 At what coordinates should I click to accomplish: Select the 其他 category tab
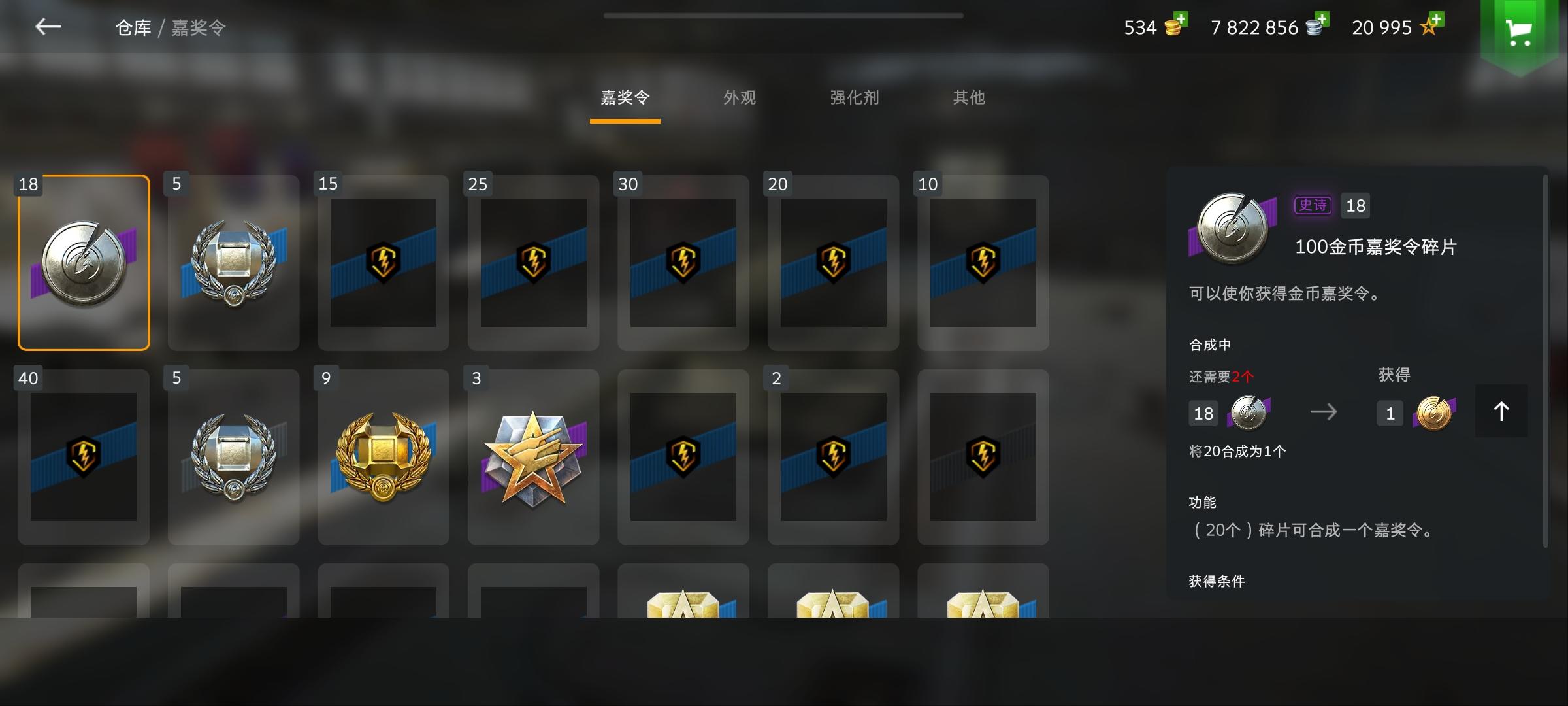click(x=968, y=97)
